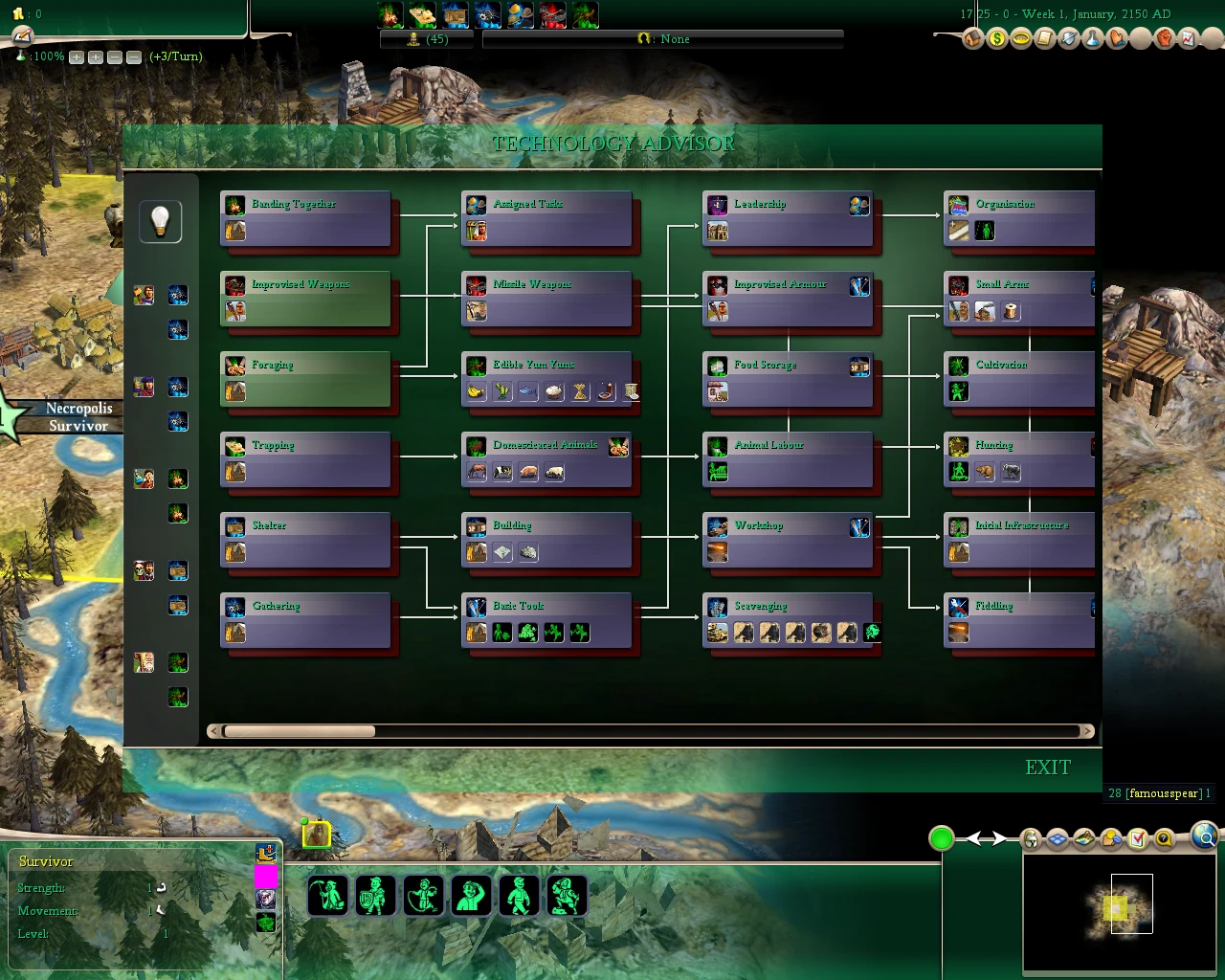The image size is (1225, 980).
Task: Toggle the score checklist display near the minimap
Action: click(x=1138, y=839)
